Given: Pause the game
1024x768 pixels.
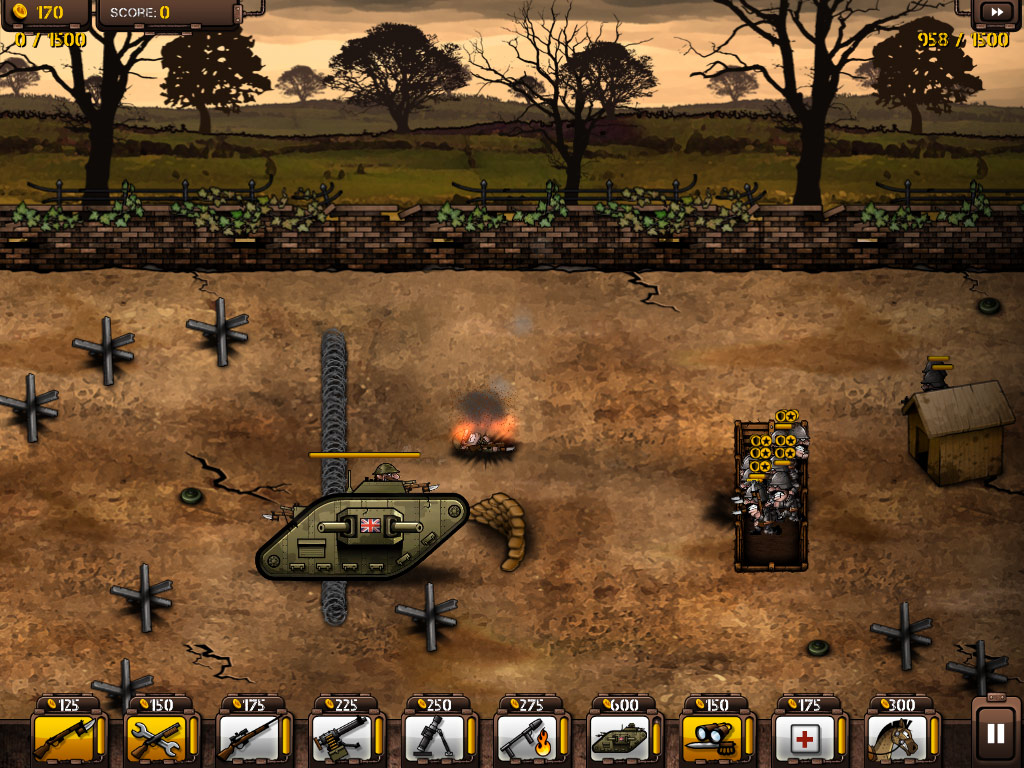Looking at the screenshot, I should point(995,733).
